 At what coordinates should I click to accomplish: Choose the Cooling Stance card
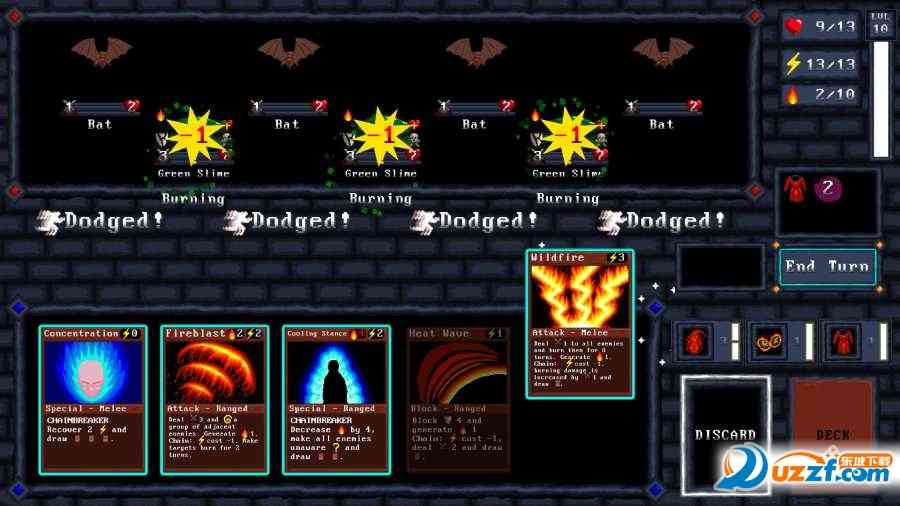[x=334, y=398]
